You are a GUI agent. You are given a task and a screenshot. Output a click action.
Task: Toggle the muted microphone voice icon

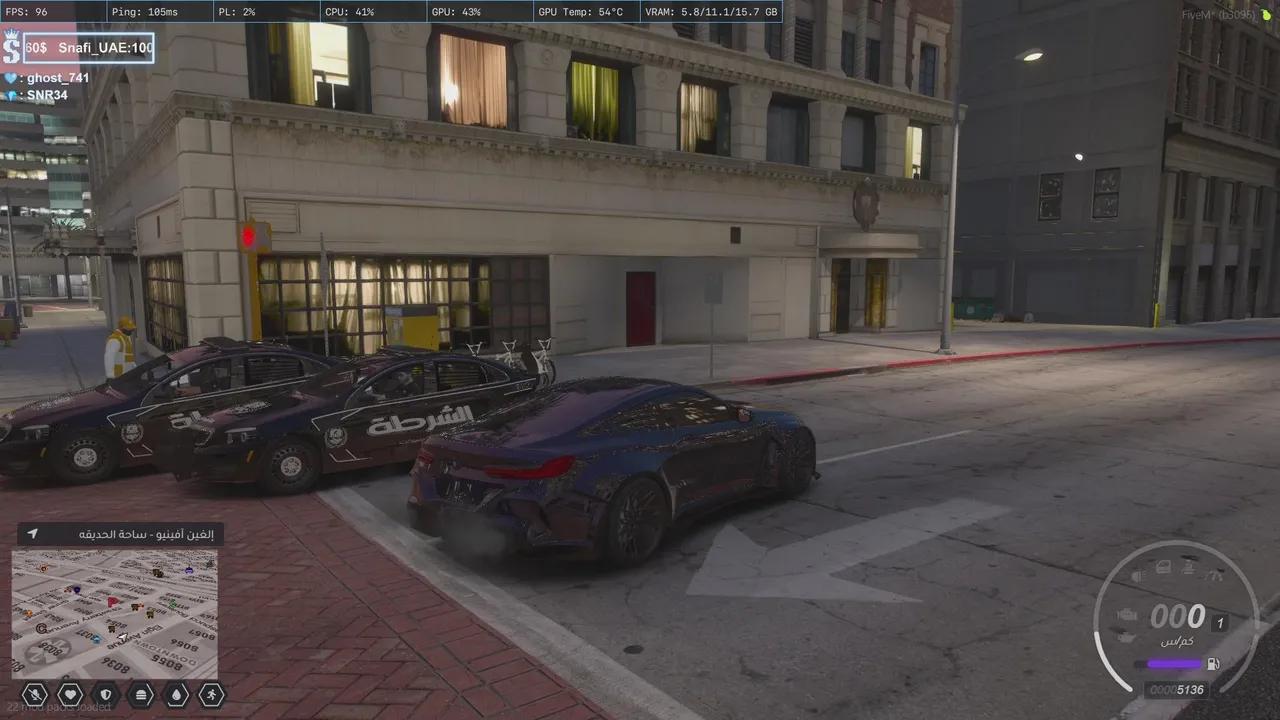(34, 693)
